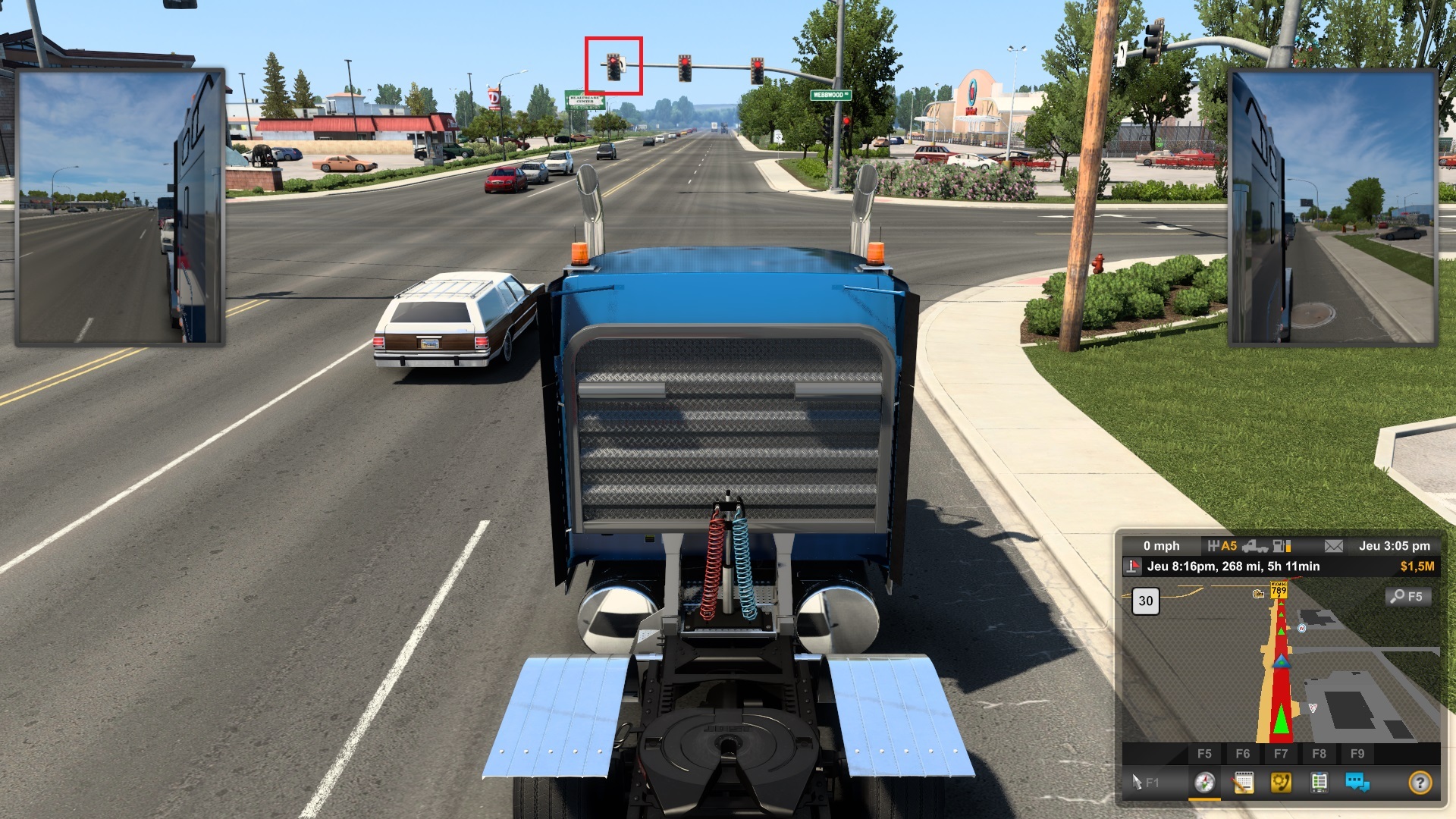Click the envelope mail icon in the HUD bar
The image size is (1456, 819).
(1333, 546)
